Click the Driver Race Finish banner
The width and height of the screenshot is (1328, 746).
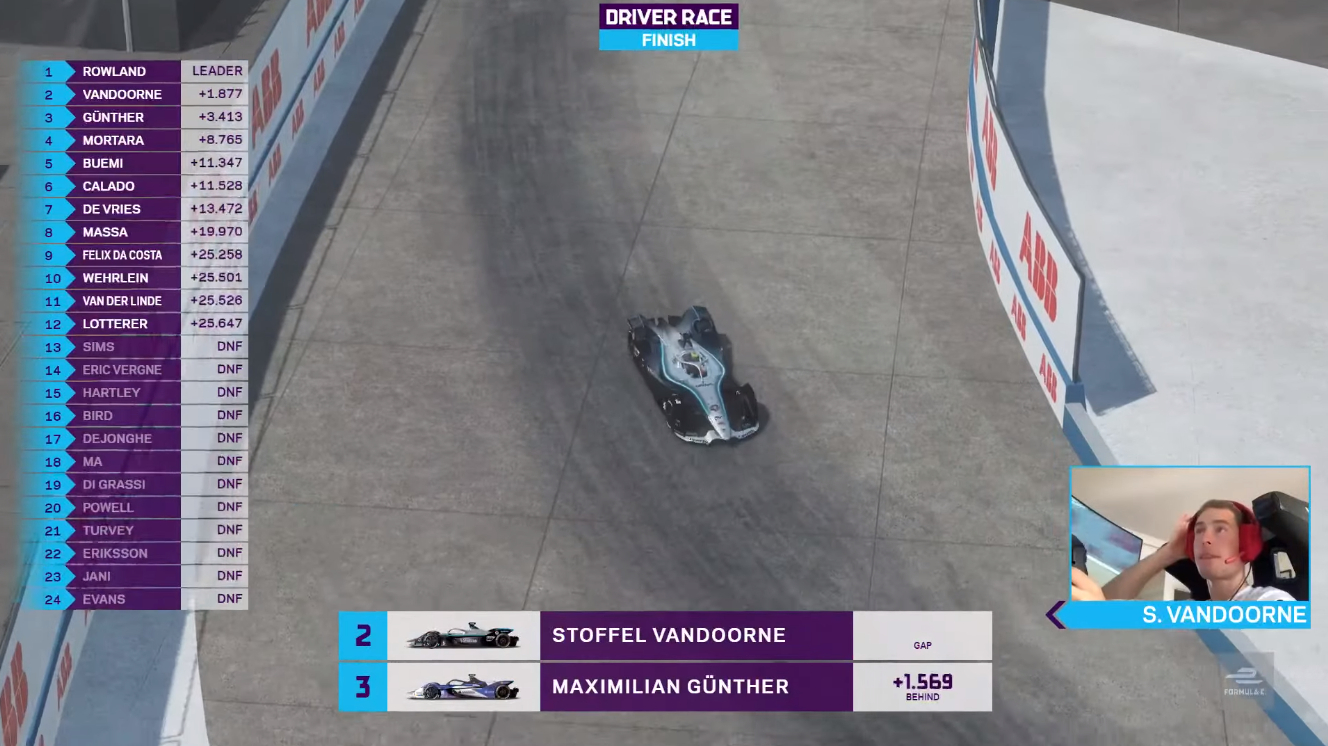668,27
